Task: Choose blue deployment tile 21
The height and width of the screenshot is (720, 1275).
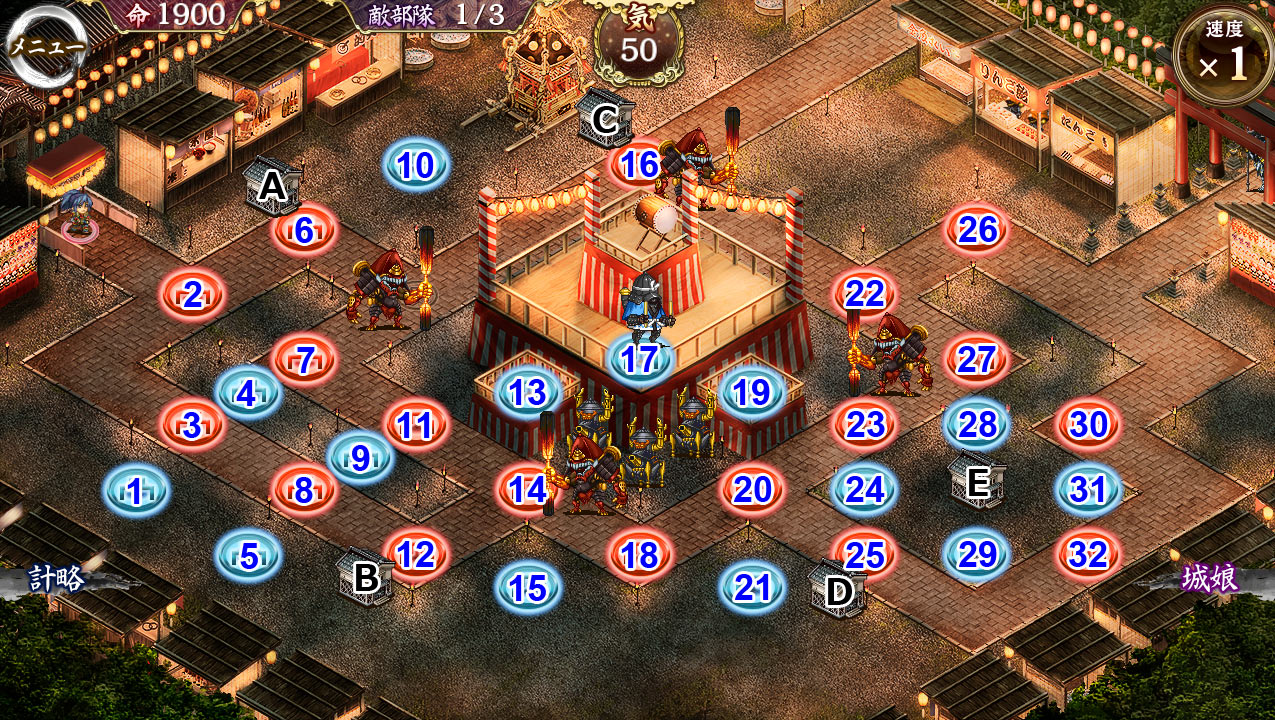Action: [751, 588]
